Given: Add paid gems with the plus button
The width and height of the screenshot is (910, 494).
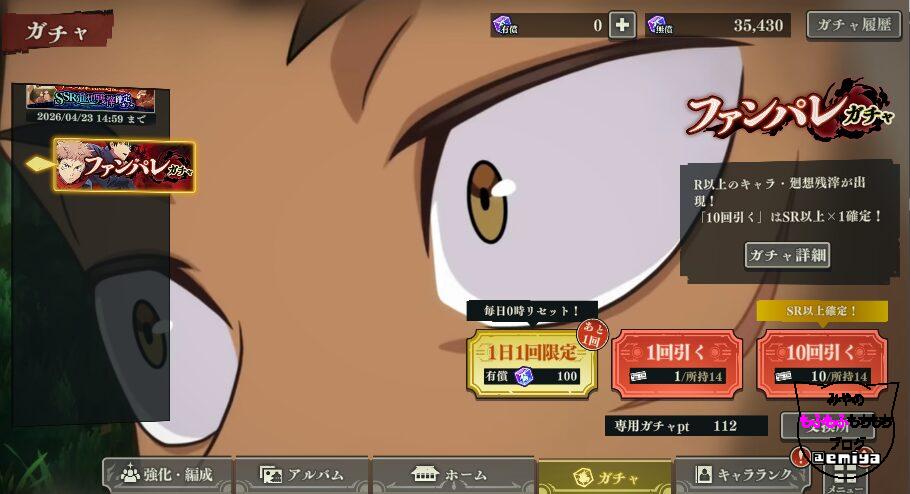Looking at the screenshot, I should (622, 25).
